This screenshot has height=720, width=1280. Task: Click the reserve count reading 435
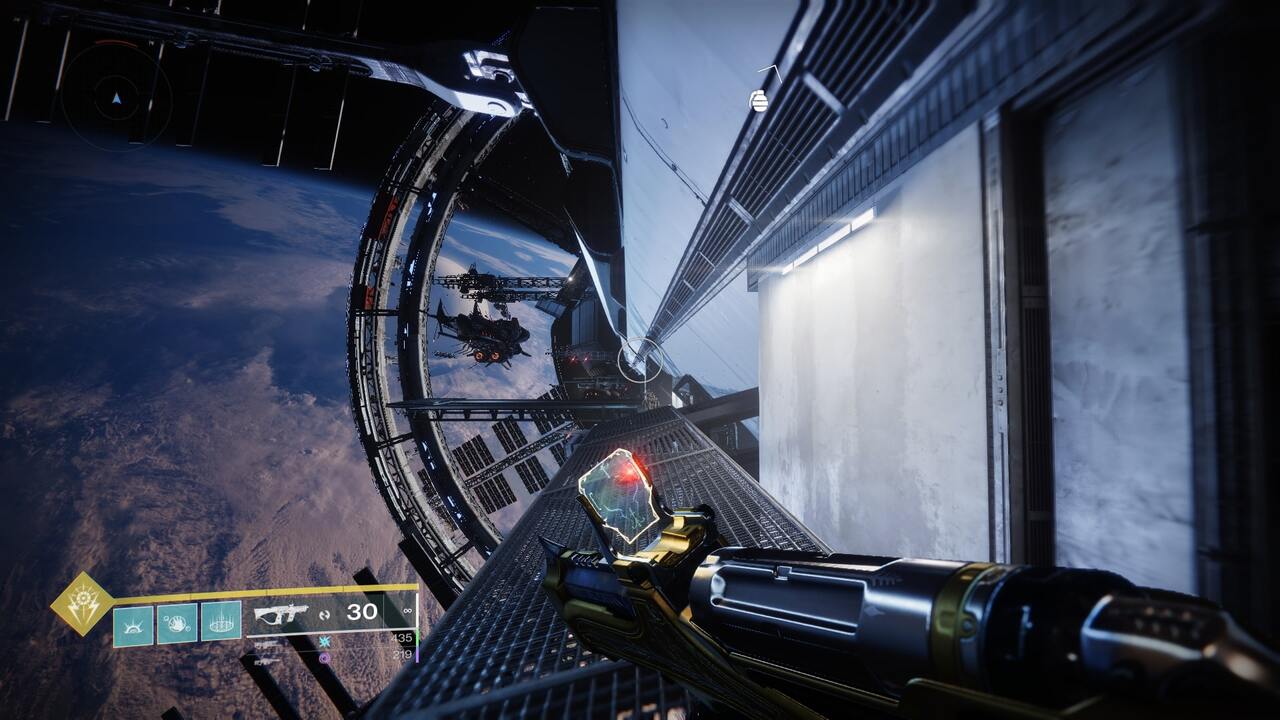[400, 638]
